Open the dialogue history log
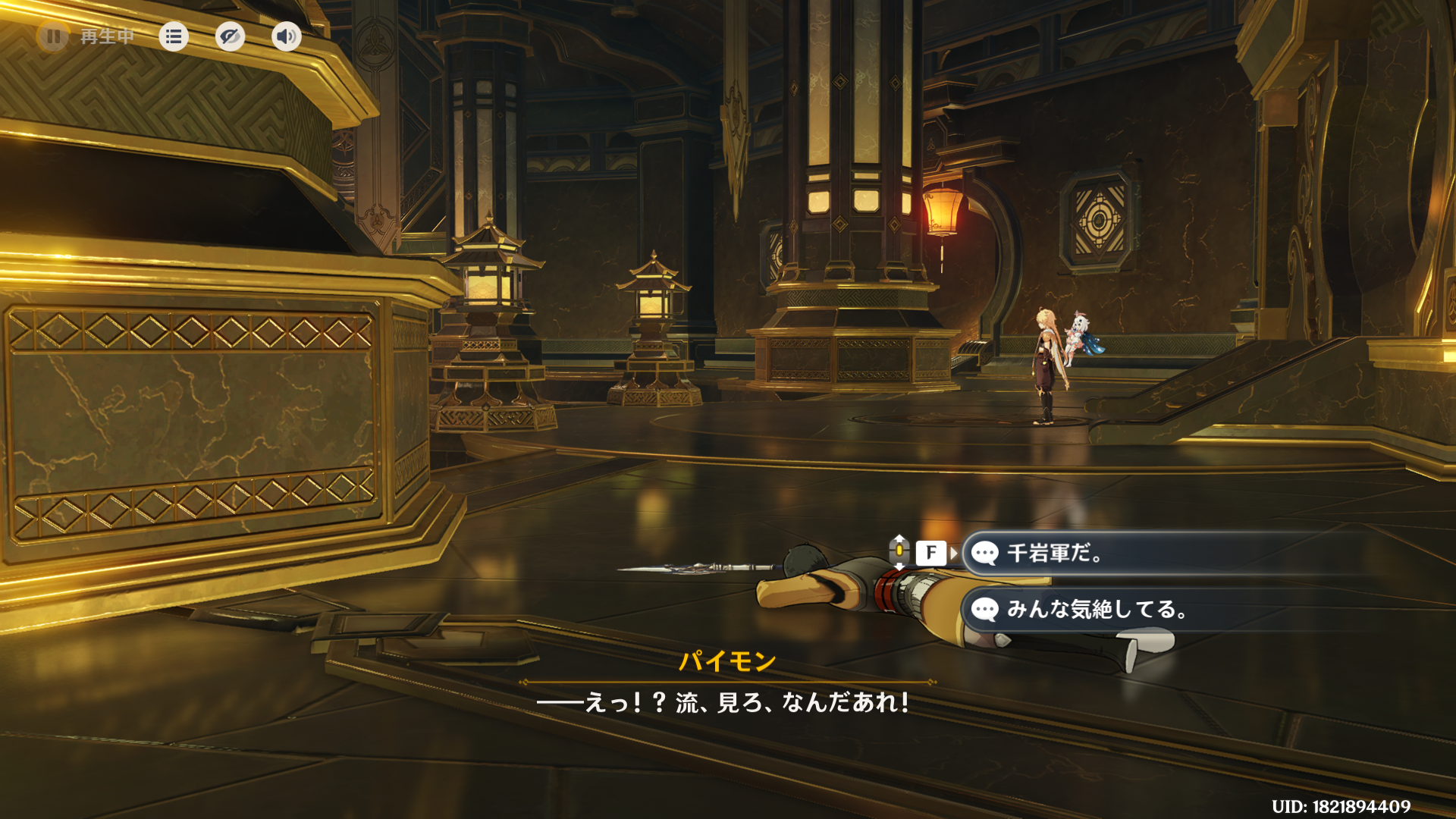This screenshot has height=819, width=1456. (x=174, y=36)
